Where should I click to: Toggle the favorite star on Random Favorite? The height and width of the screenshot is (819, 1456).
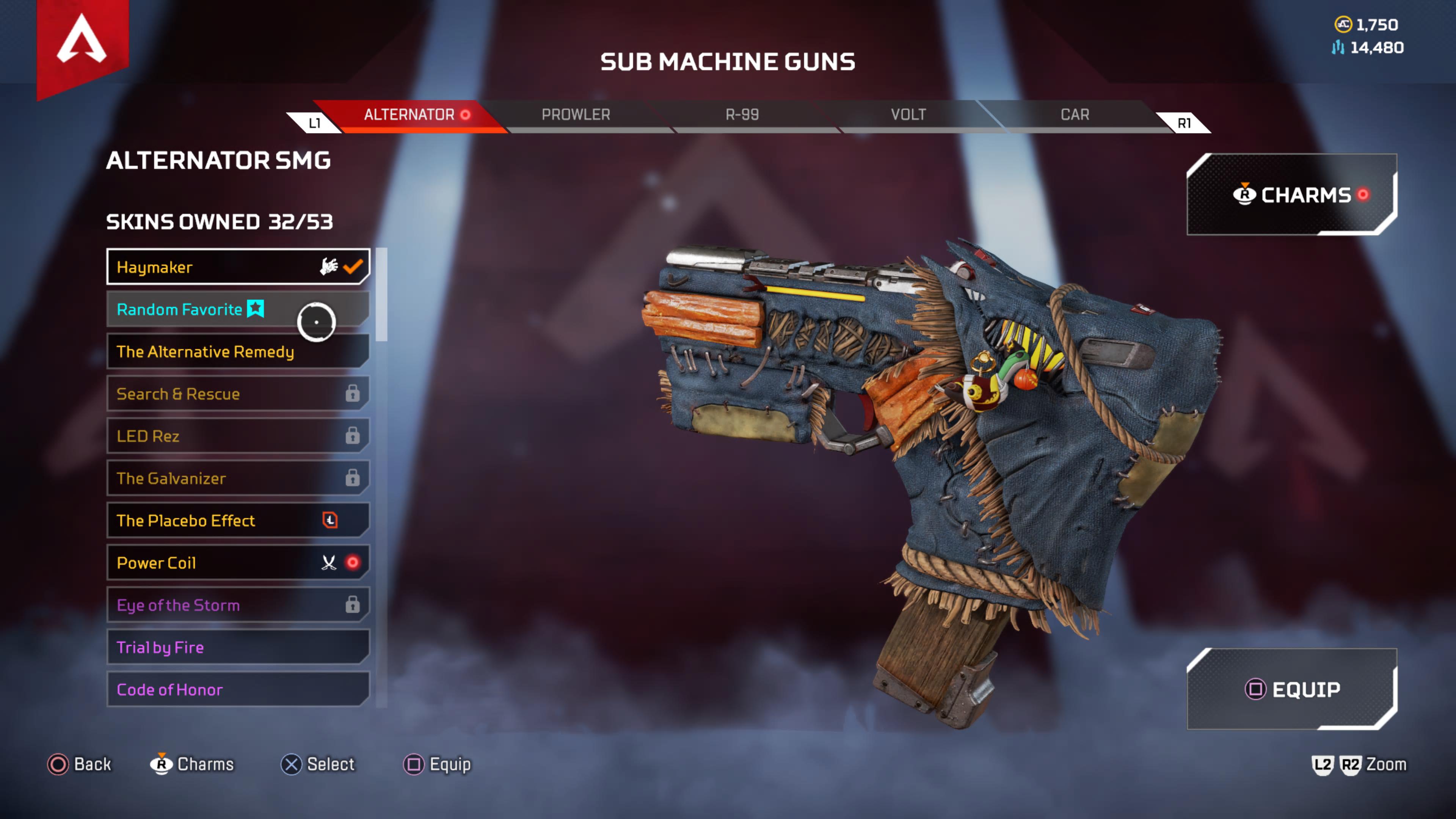coord(255,309)
